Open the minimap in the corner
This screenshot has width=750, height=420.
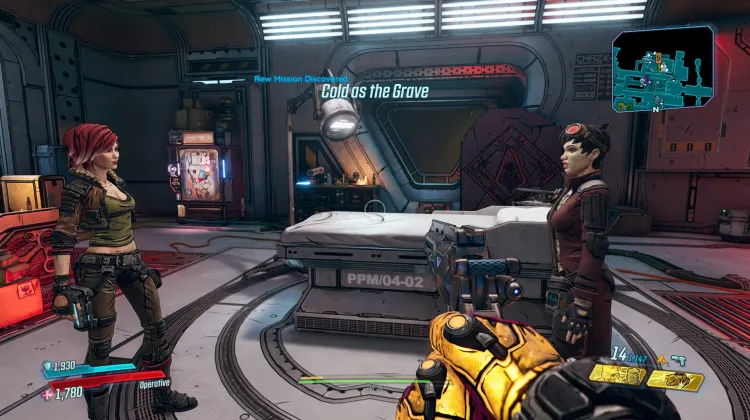[663, 68]
